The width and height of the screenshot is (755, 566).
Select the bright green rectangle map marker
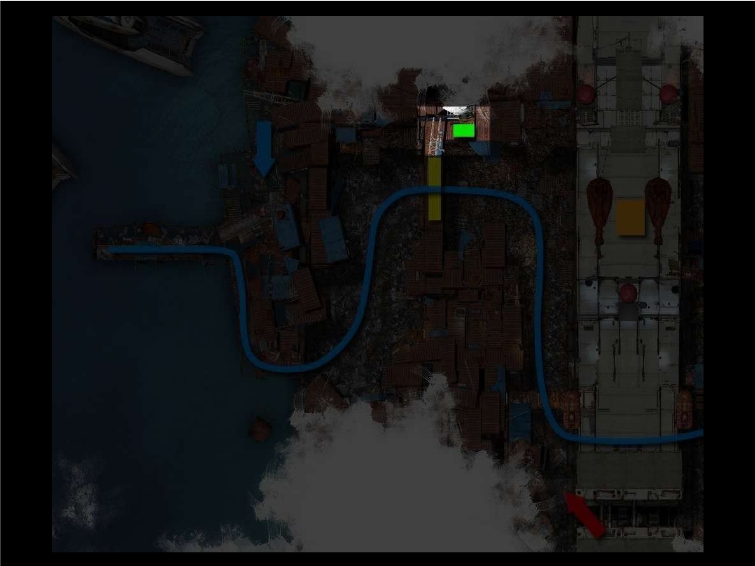click(463, 130)
